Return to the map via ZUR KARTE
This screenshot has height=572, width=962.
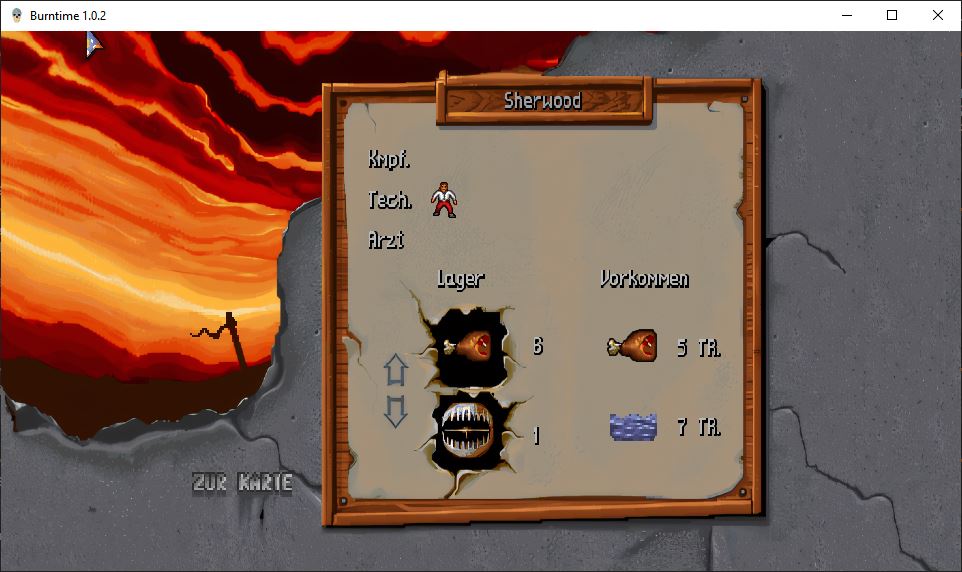pyautogui.click(x=242, y=483)
